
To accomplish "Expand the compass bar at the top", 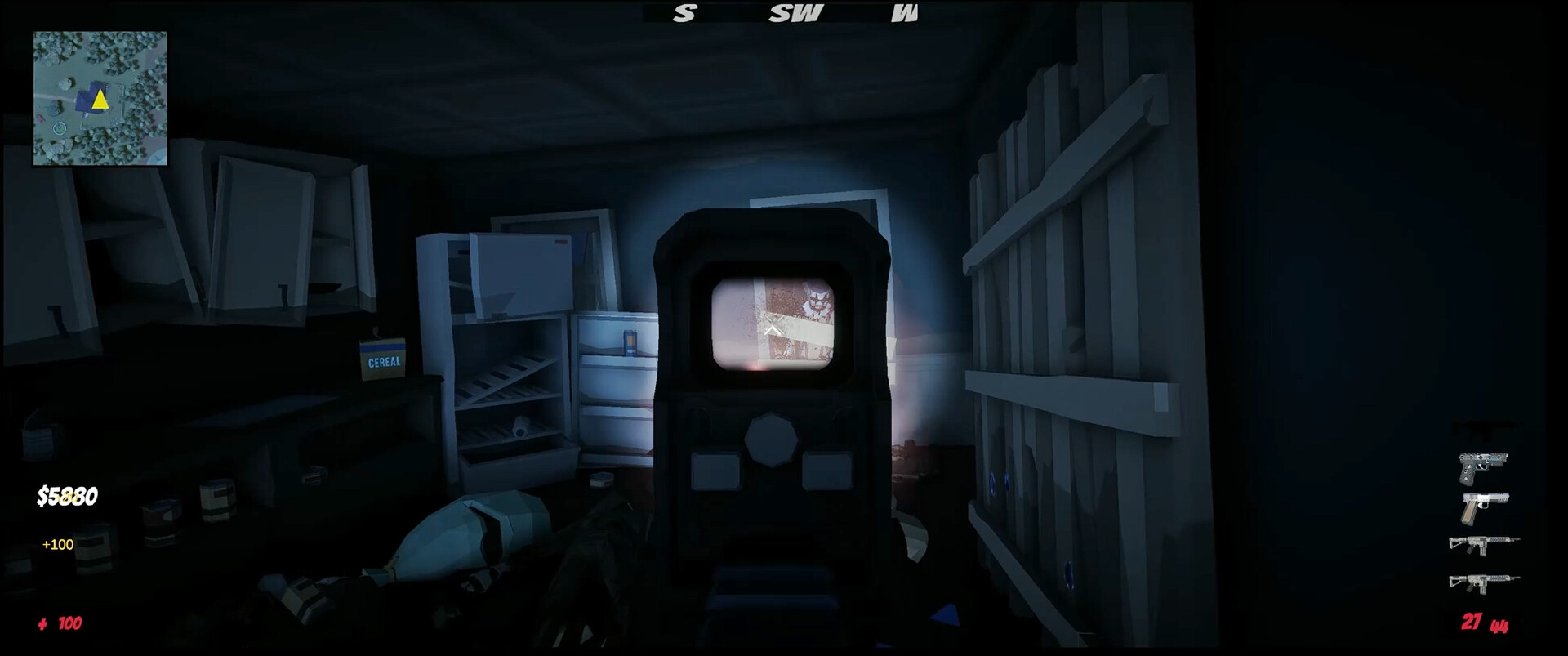I will pos(784,12).
